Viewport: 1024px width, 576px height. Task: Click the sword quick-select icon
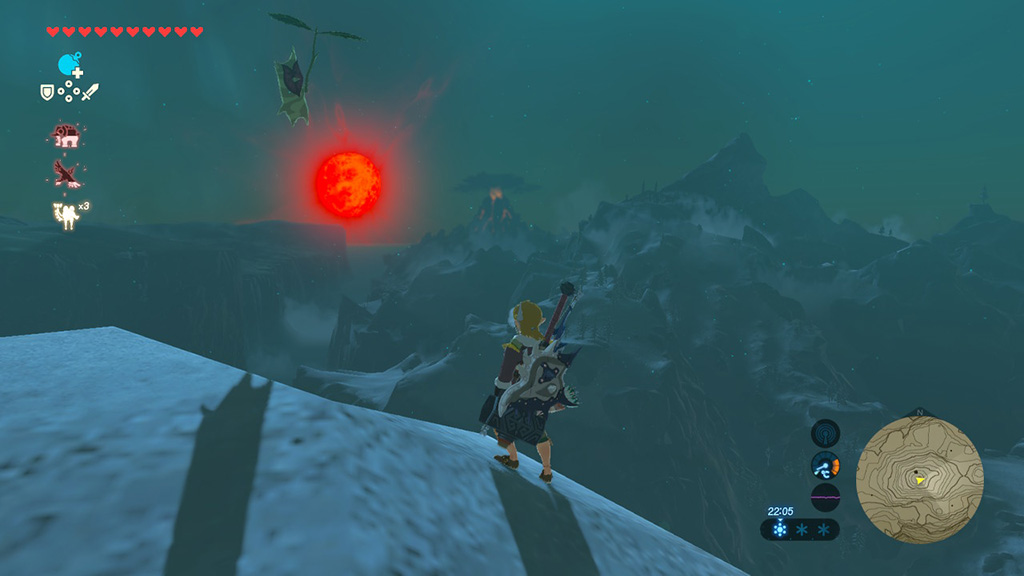tap(91, 92)
